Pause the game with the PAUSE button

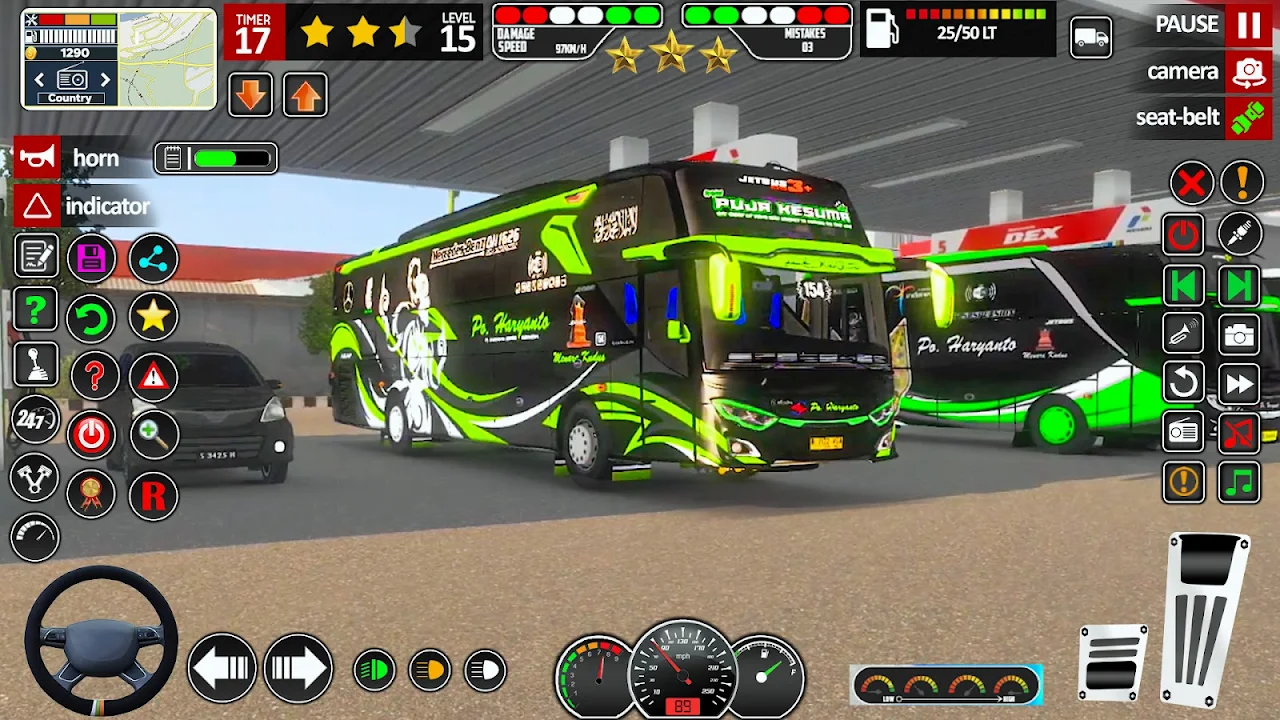pos(1247,25)
